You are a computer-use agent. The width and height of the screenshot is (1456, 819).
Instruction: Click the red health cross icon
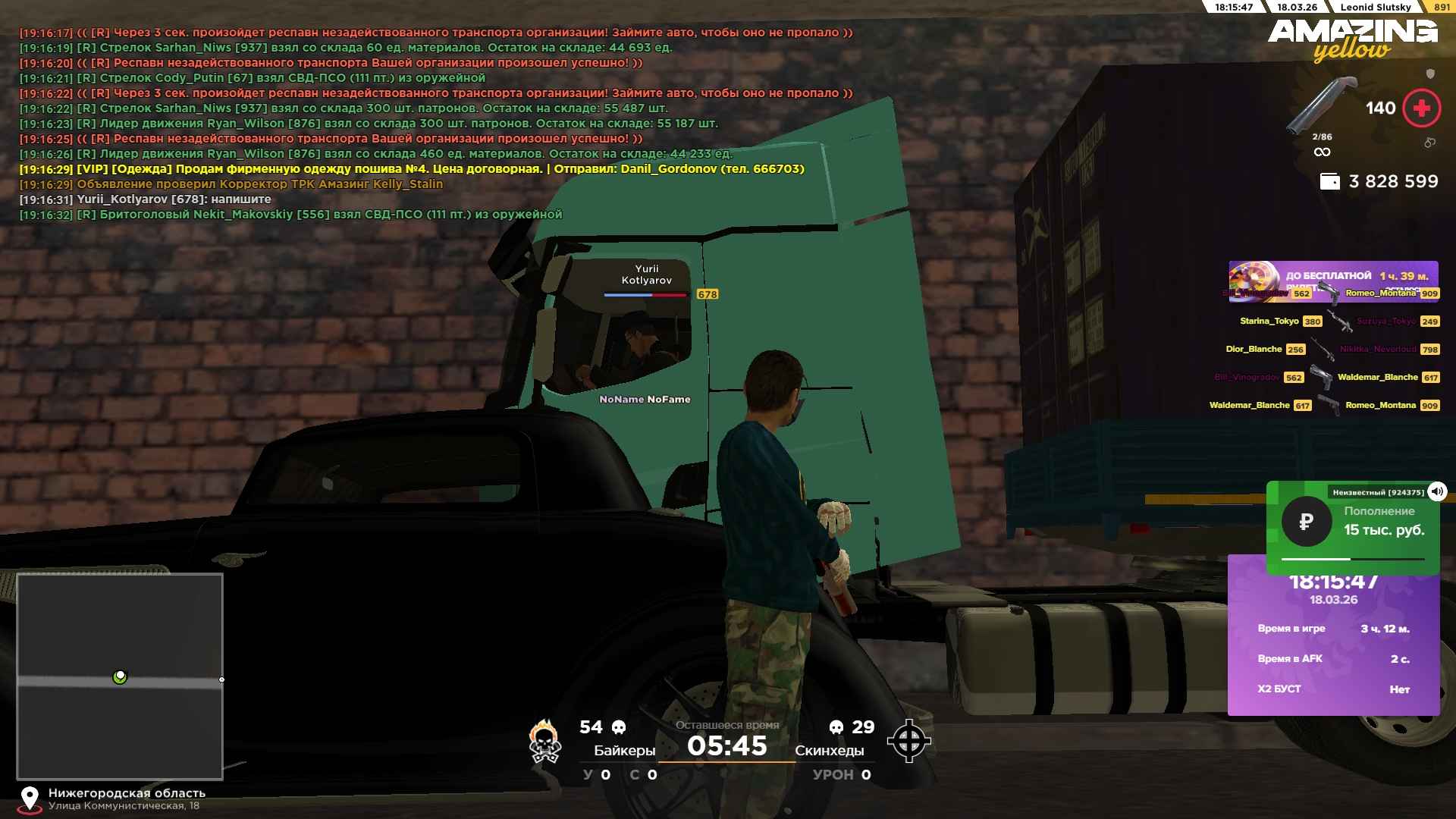(1421, 108)
